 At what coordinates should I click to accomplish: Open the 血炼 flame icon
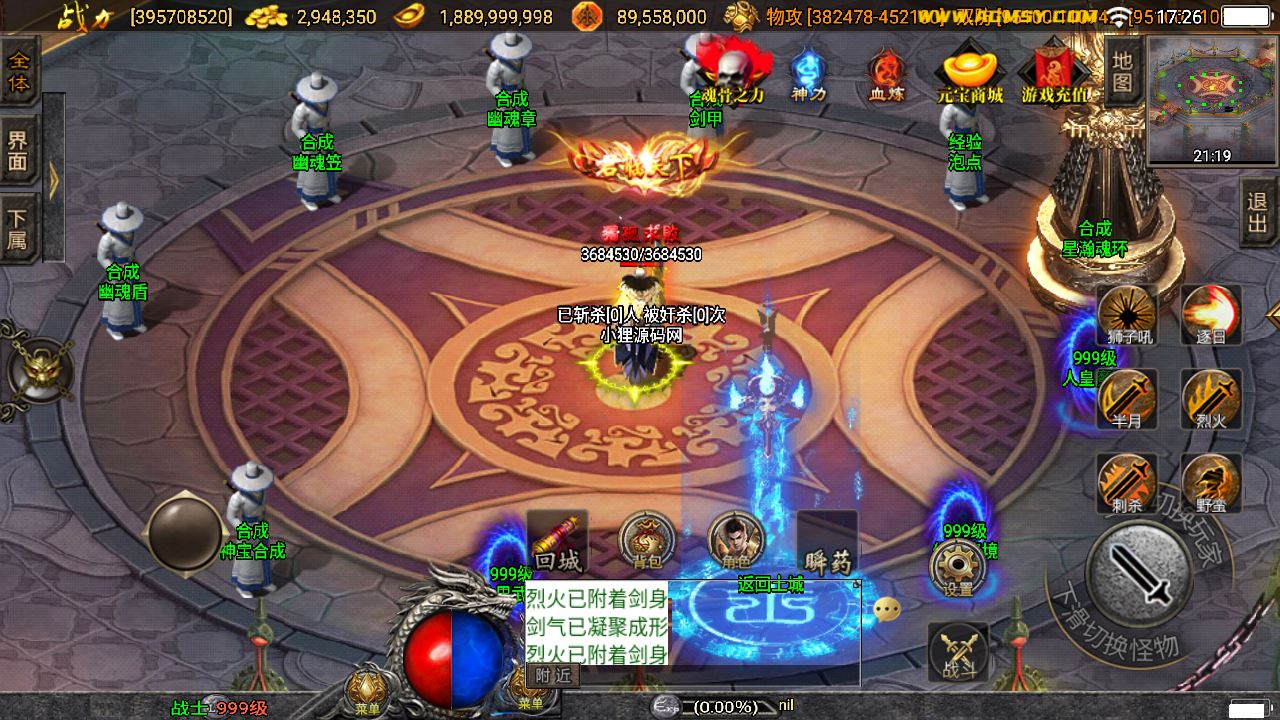885,75
